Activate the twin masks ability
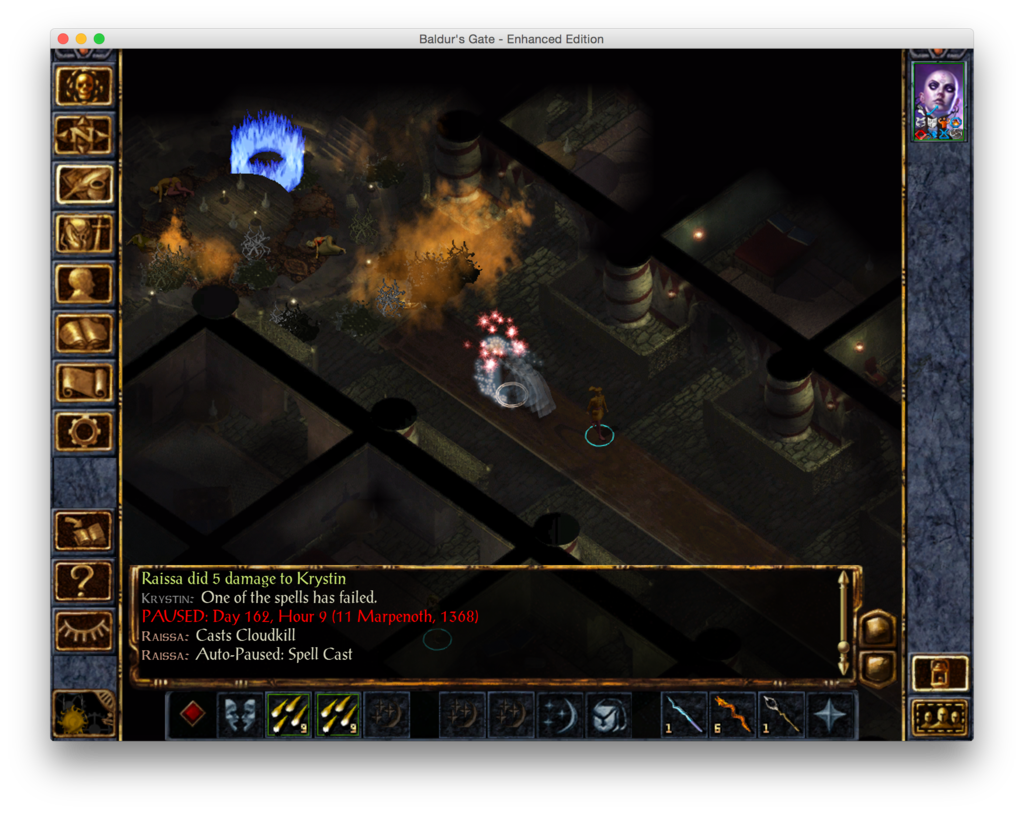The image size is (1024, 813). point(241,715)
